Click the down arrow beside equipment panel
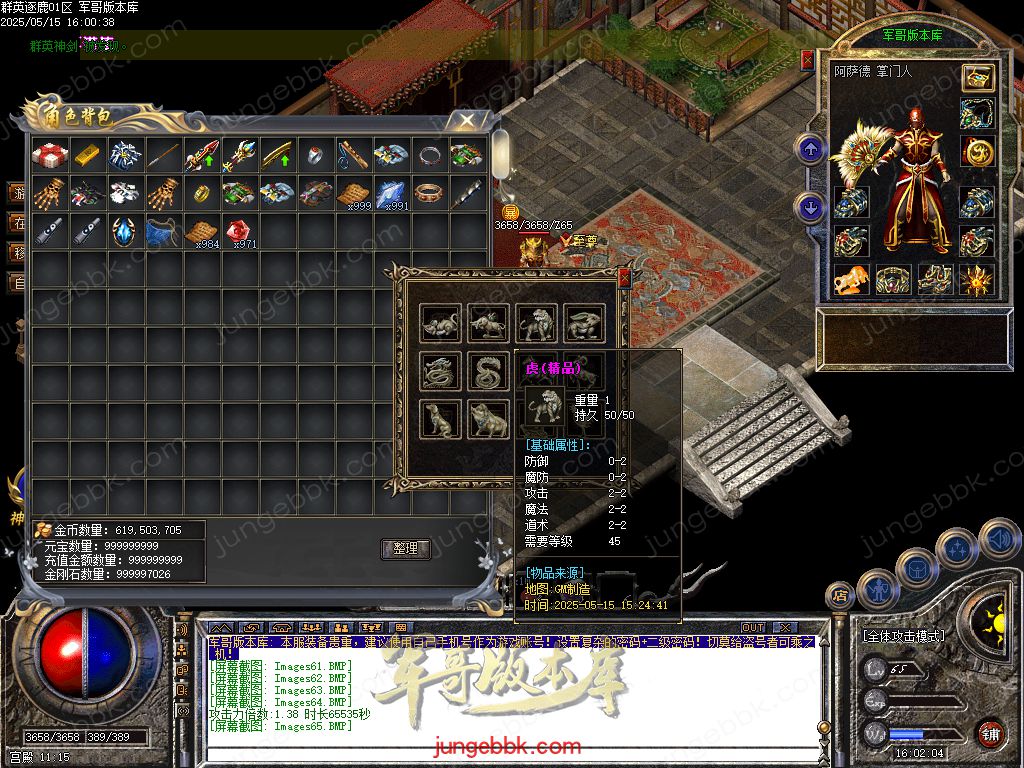This screenshot has height=768, width=1024. pyautogui.click(x=809, y=208)
